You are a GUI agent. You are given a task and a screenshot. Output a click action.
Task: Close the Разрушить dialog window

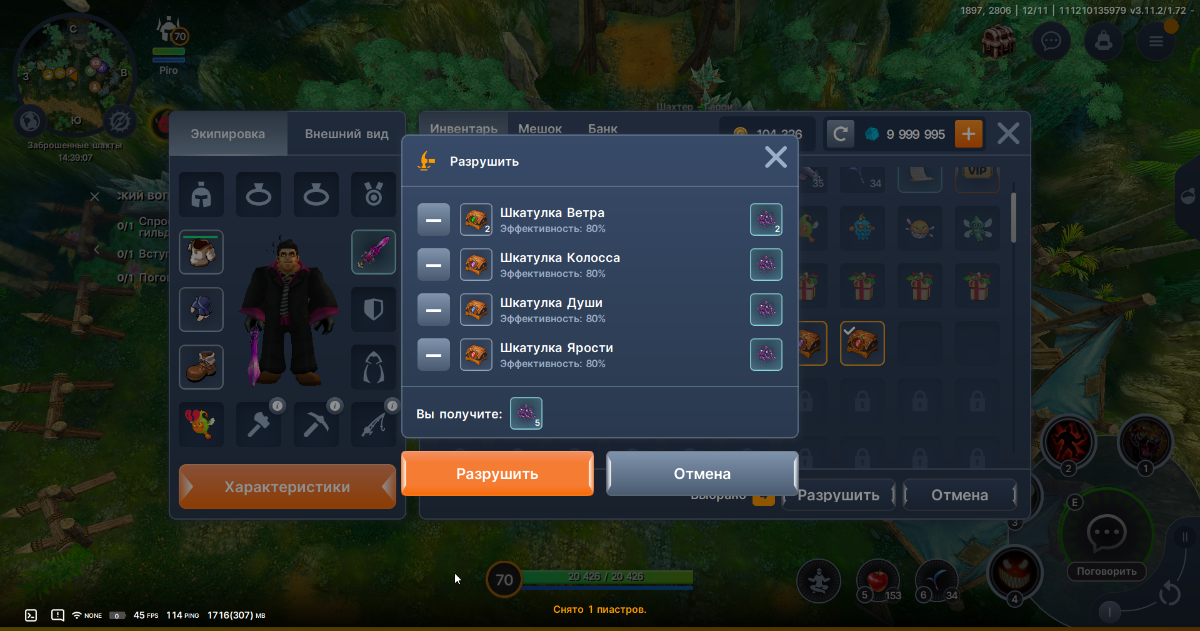click(x=776, y=157)
